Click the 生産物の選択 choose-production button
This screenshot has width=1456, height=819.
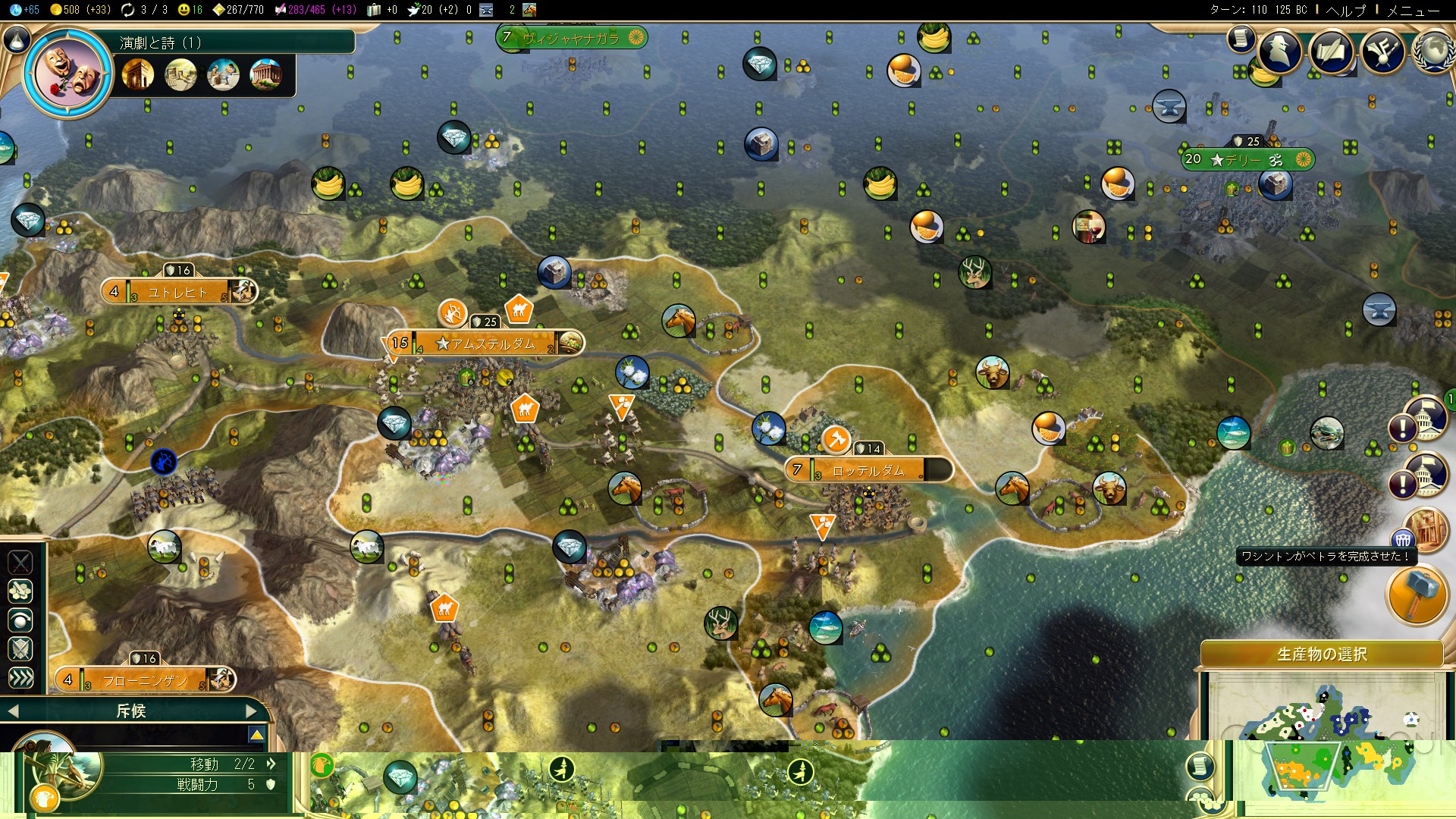pyautogui.click(x=1321, y=654)
